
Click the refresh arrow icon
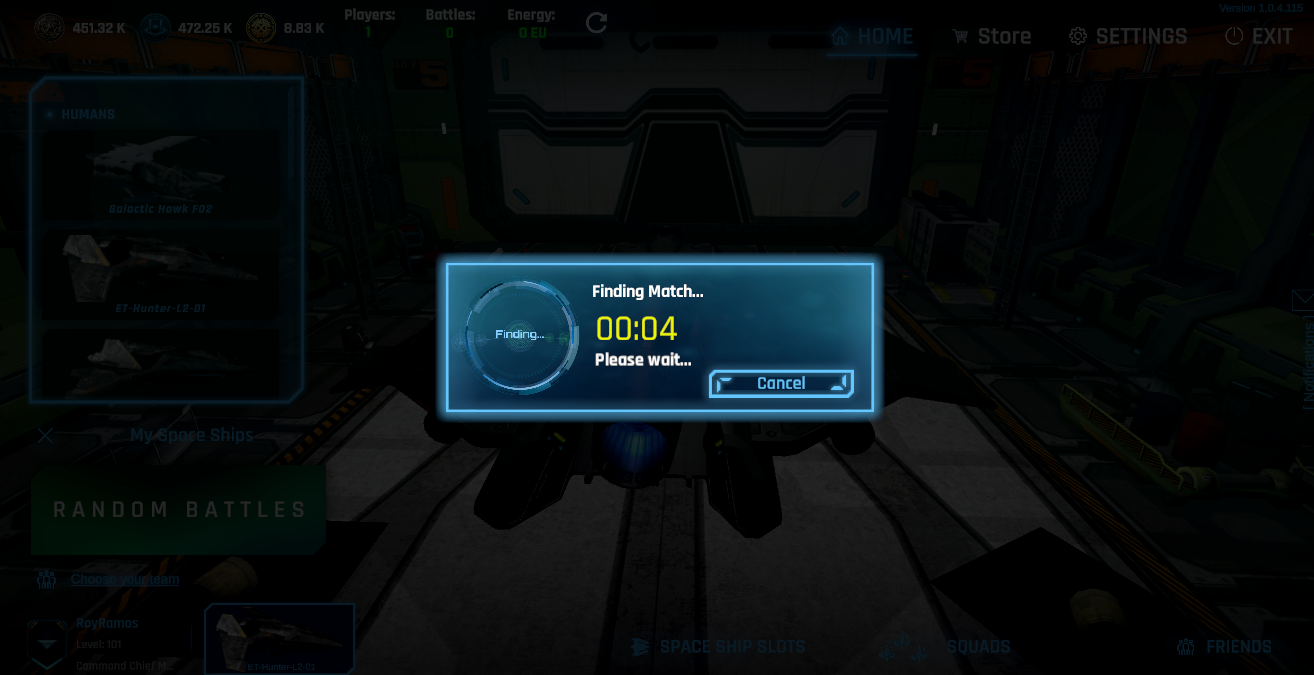(x=597, y=23)
